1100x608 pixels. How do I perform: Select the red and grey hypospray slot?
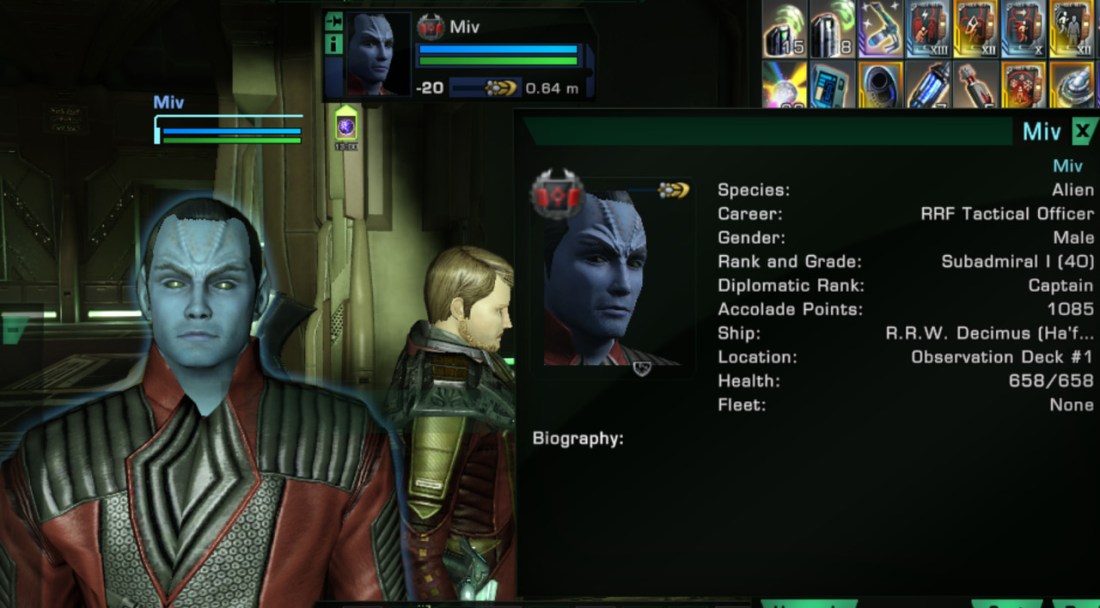977,84
